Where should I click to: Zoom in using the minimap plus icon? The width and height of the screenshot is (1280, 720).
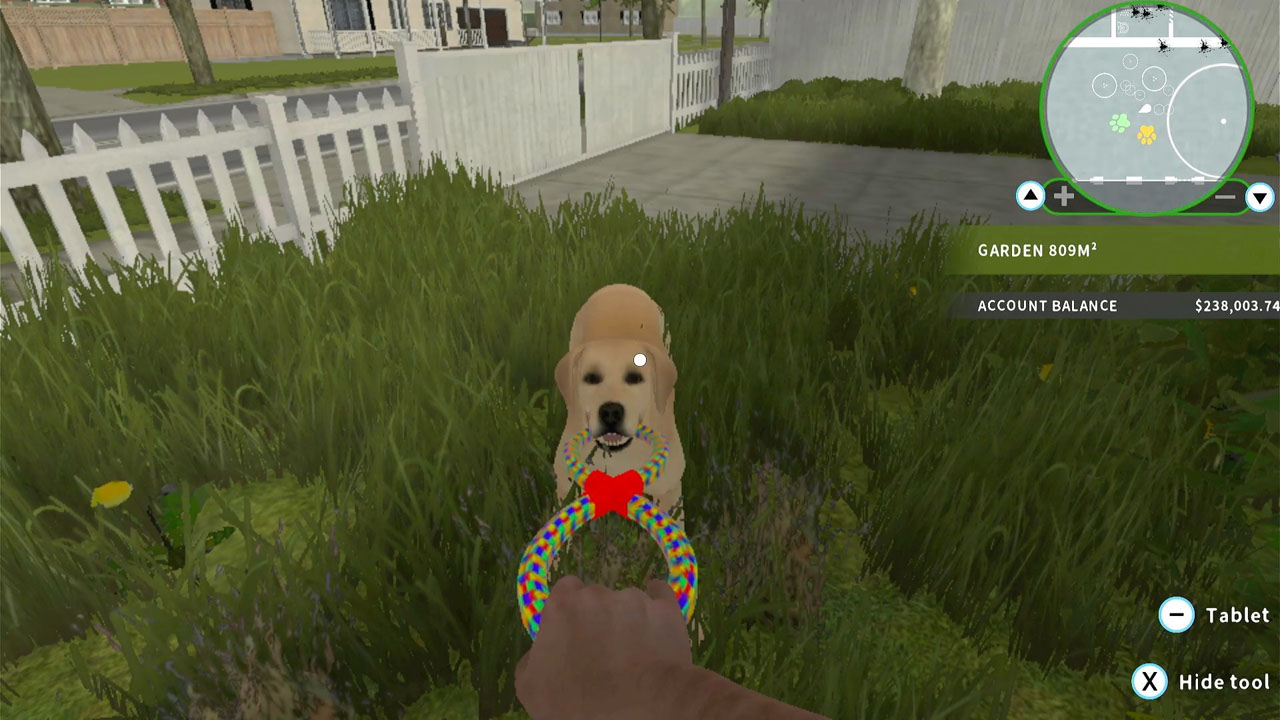[1063, 194]
